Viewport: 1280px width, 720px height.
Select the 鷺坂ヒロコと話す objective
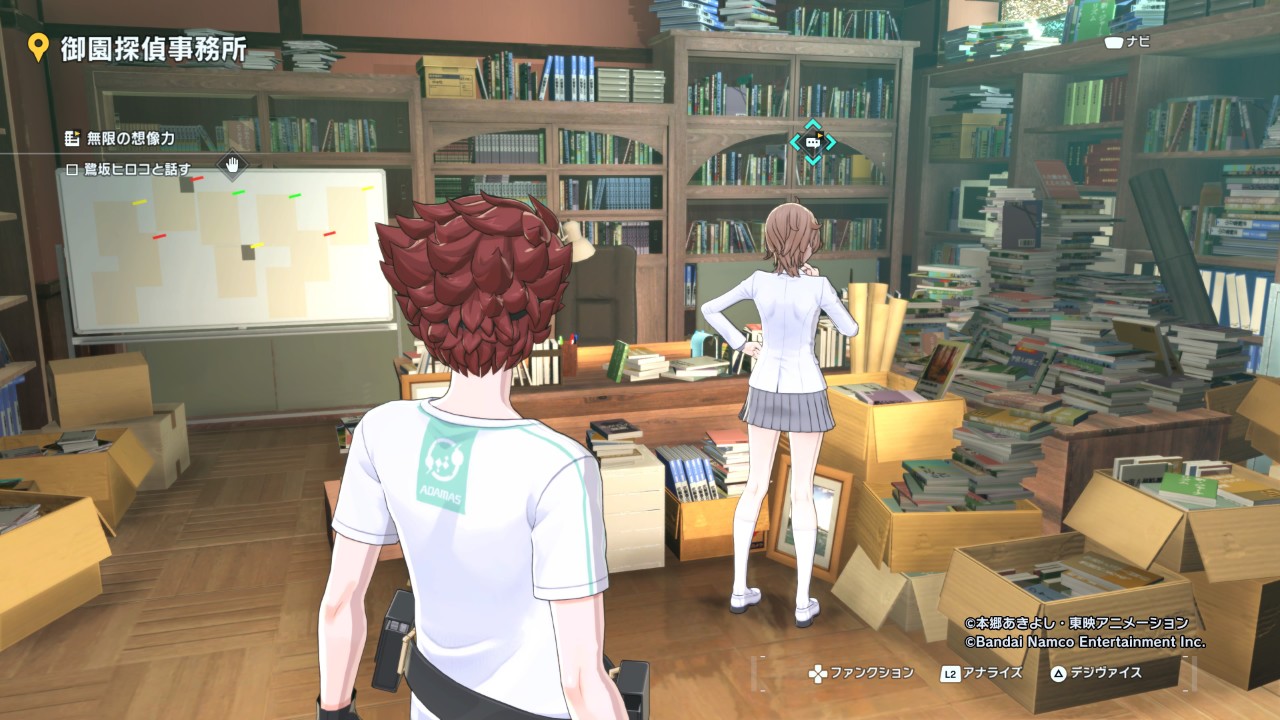tap(137, 169)
